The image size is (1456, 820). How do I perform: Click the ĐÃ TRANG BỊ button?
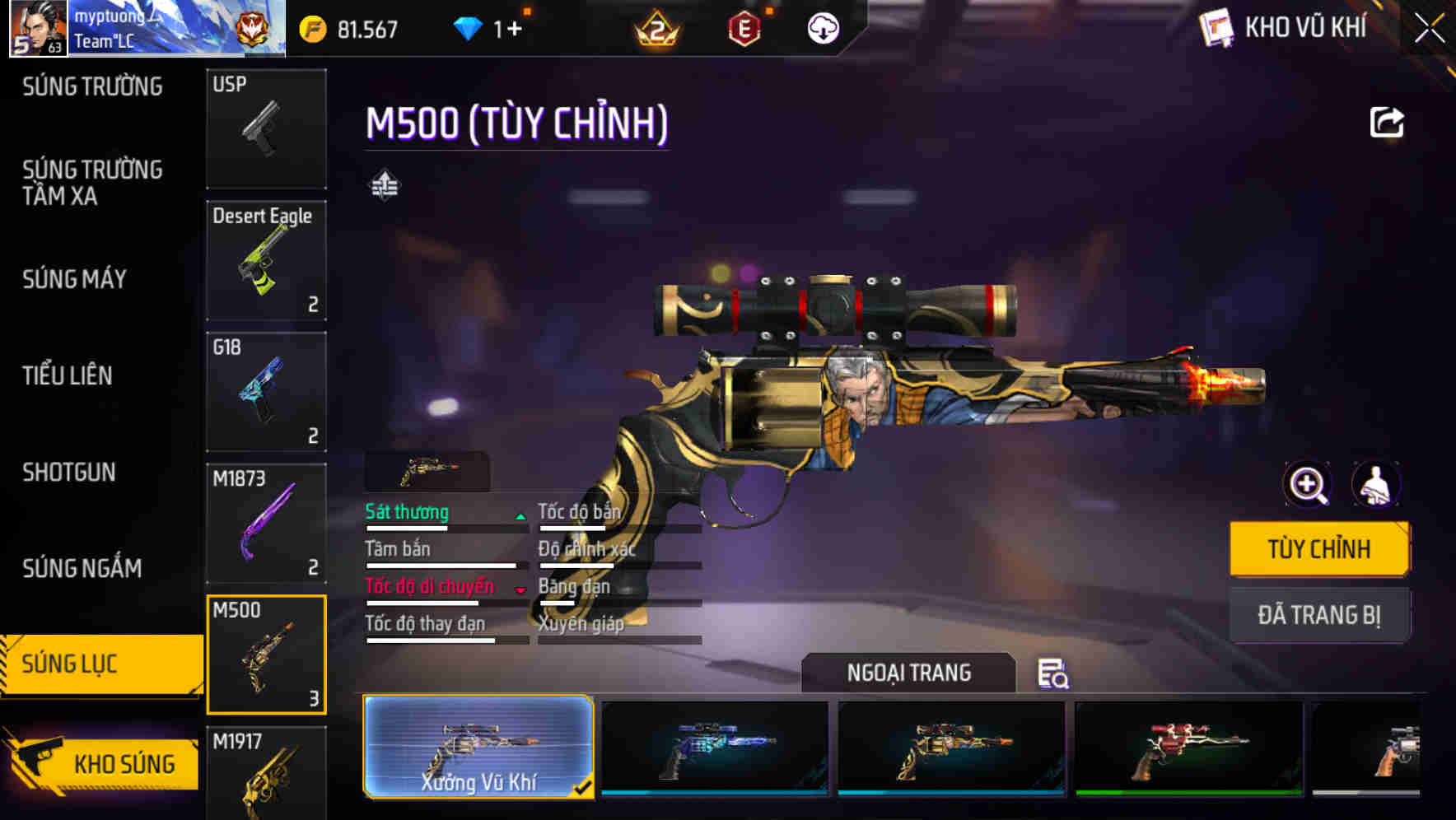1319,615
